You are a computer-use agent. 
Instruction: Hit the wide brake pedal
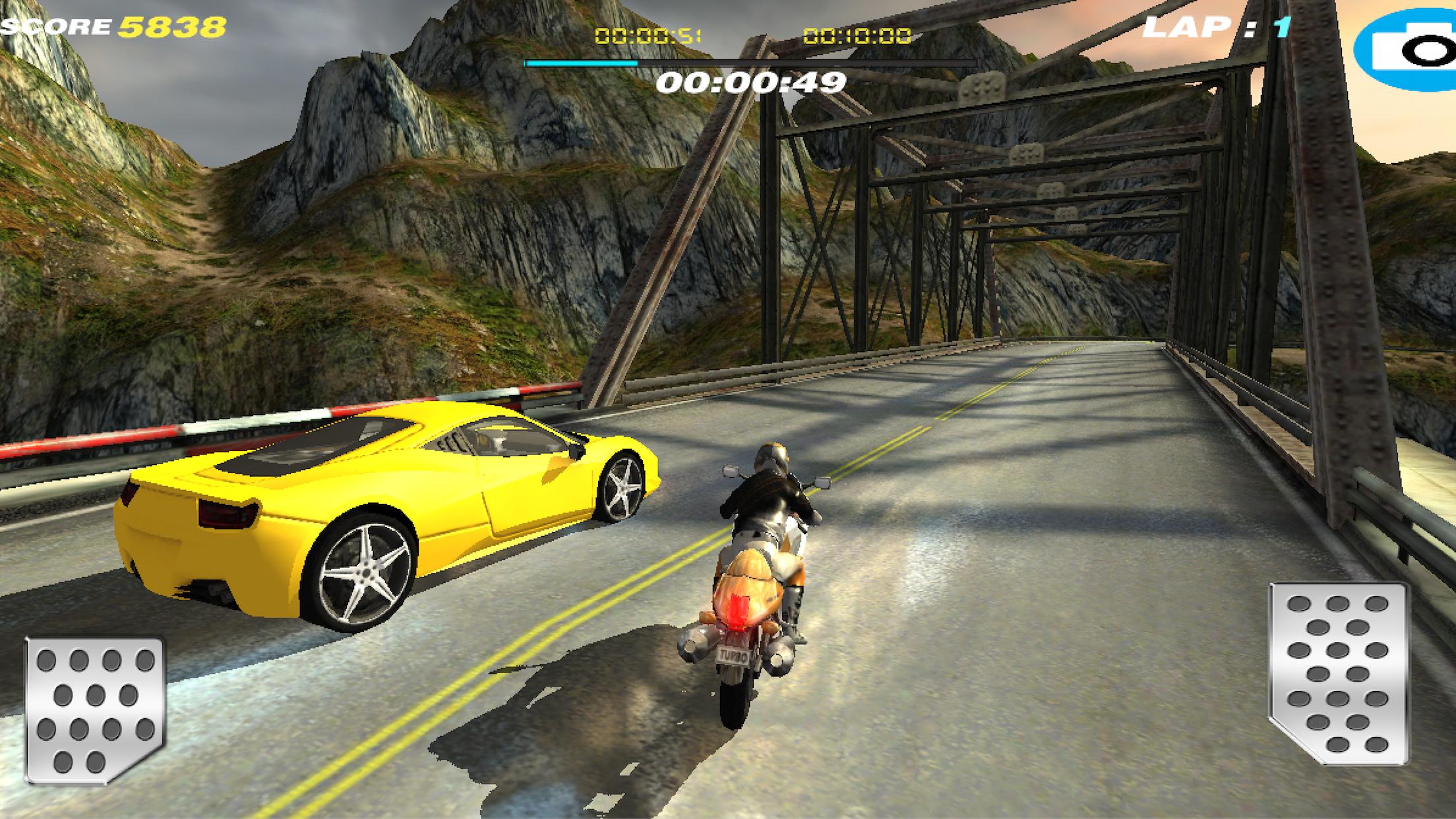94,710
